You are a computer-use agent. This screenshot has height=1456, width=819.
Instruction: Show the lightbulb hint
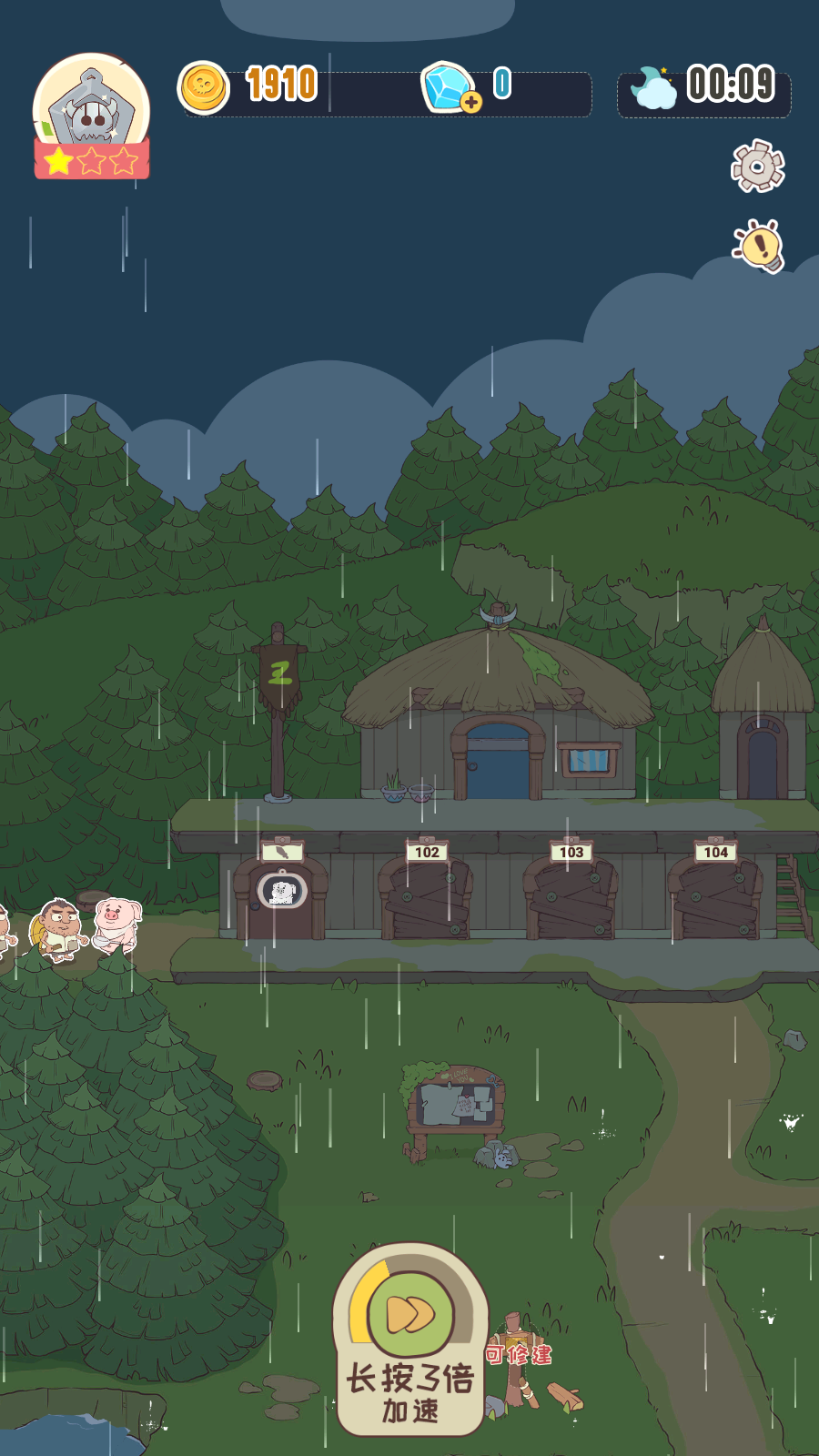click(x=760, y=246)
